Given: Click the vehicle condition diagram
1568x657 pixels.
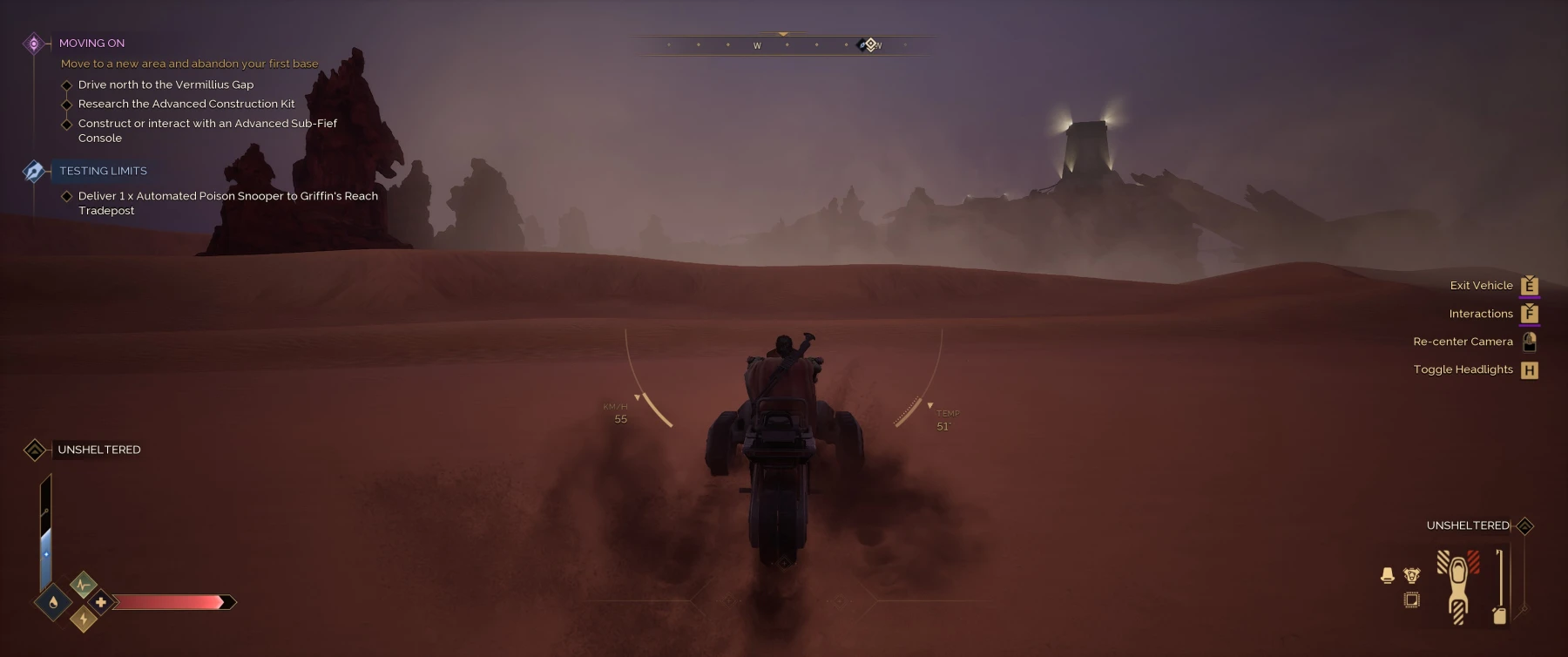Looking at the screenshot, I should click(x=1457, y=585).
